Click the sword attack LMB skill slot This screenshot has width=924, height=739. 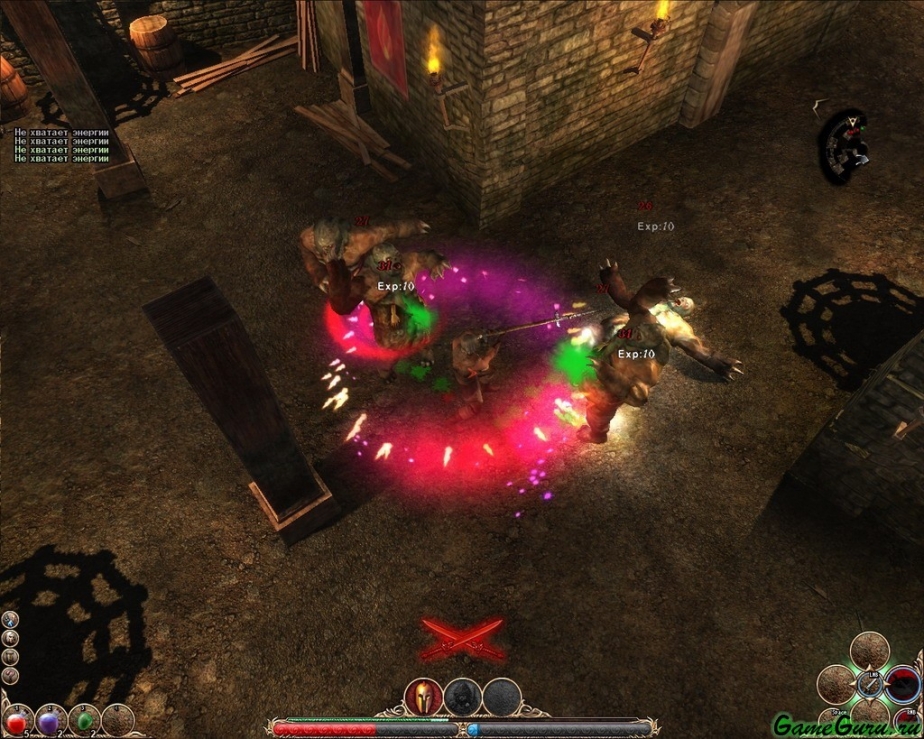868,686
